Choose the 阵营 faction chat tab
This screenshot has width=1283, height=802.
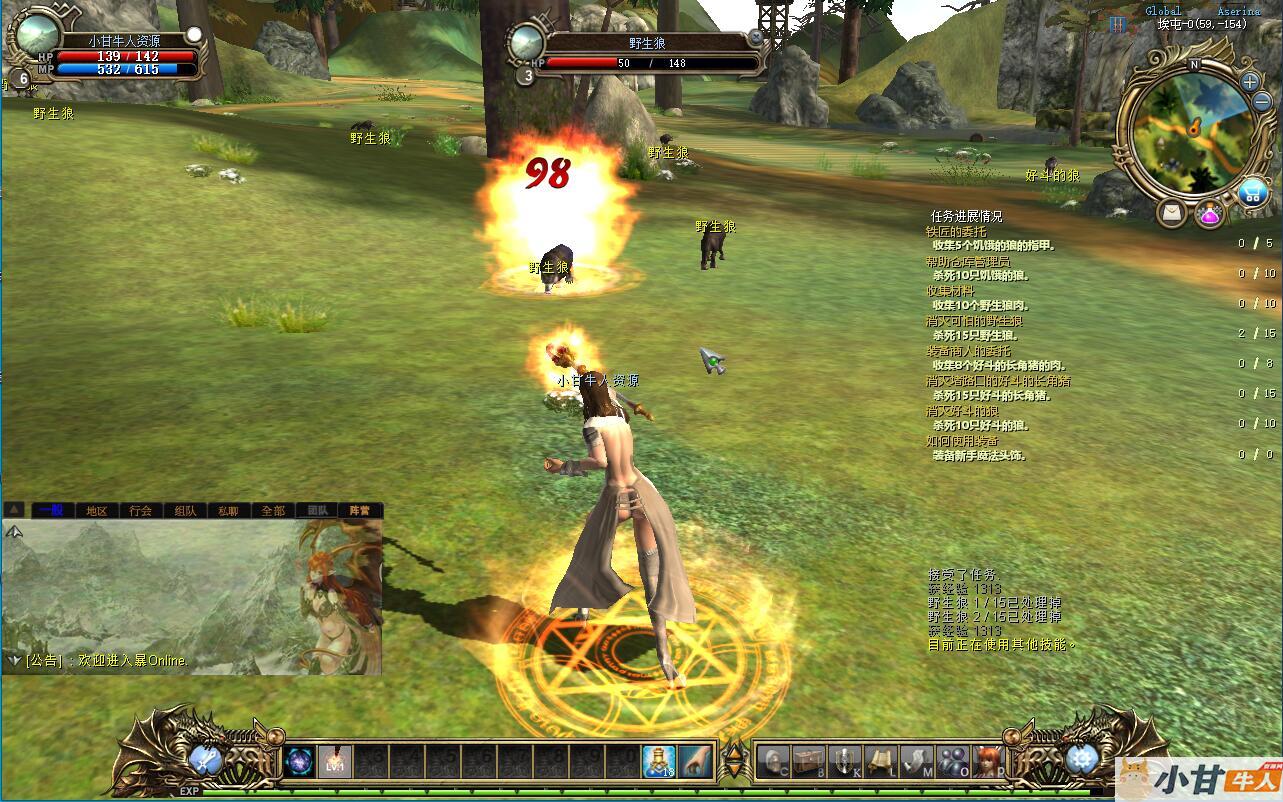click(359, 511)
